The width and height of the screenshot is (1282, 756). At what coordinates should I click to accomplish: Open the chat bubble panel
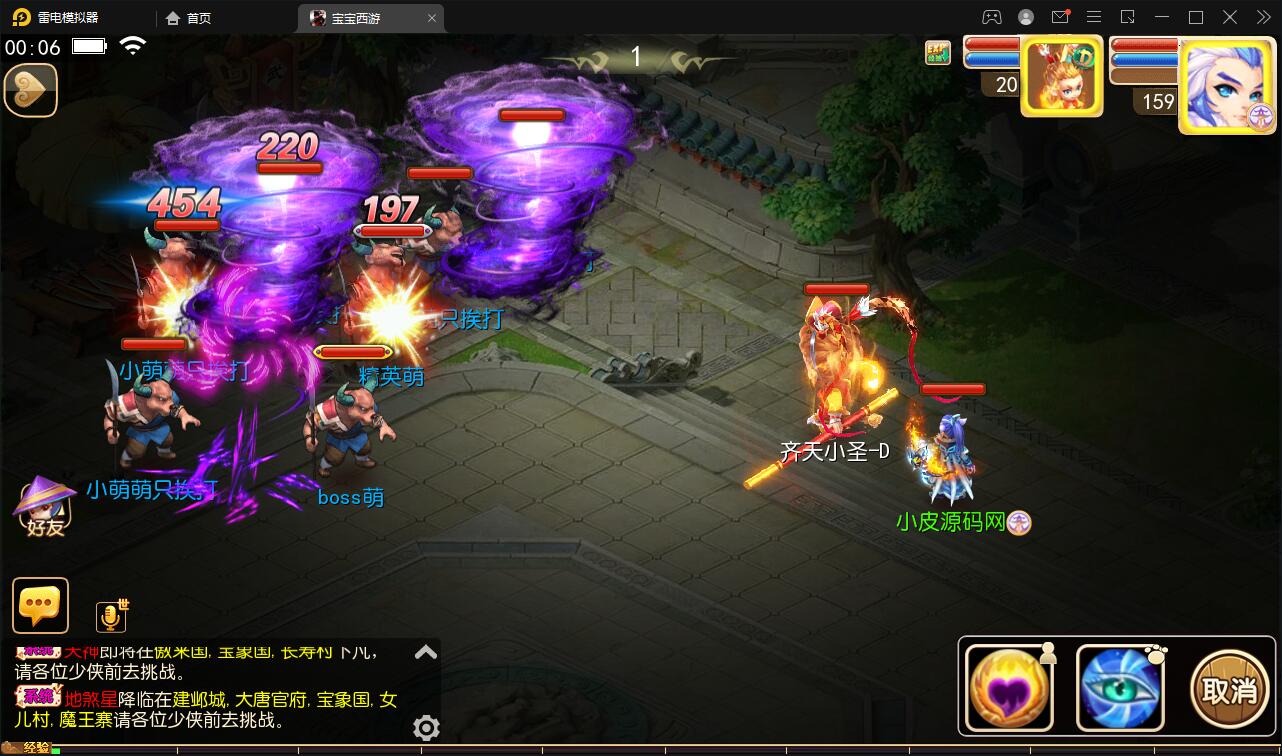click(40, 605)
